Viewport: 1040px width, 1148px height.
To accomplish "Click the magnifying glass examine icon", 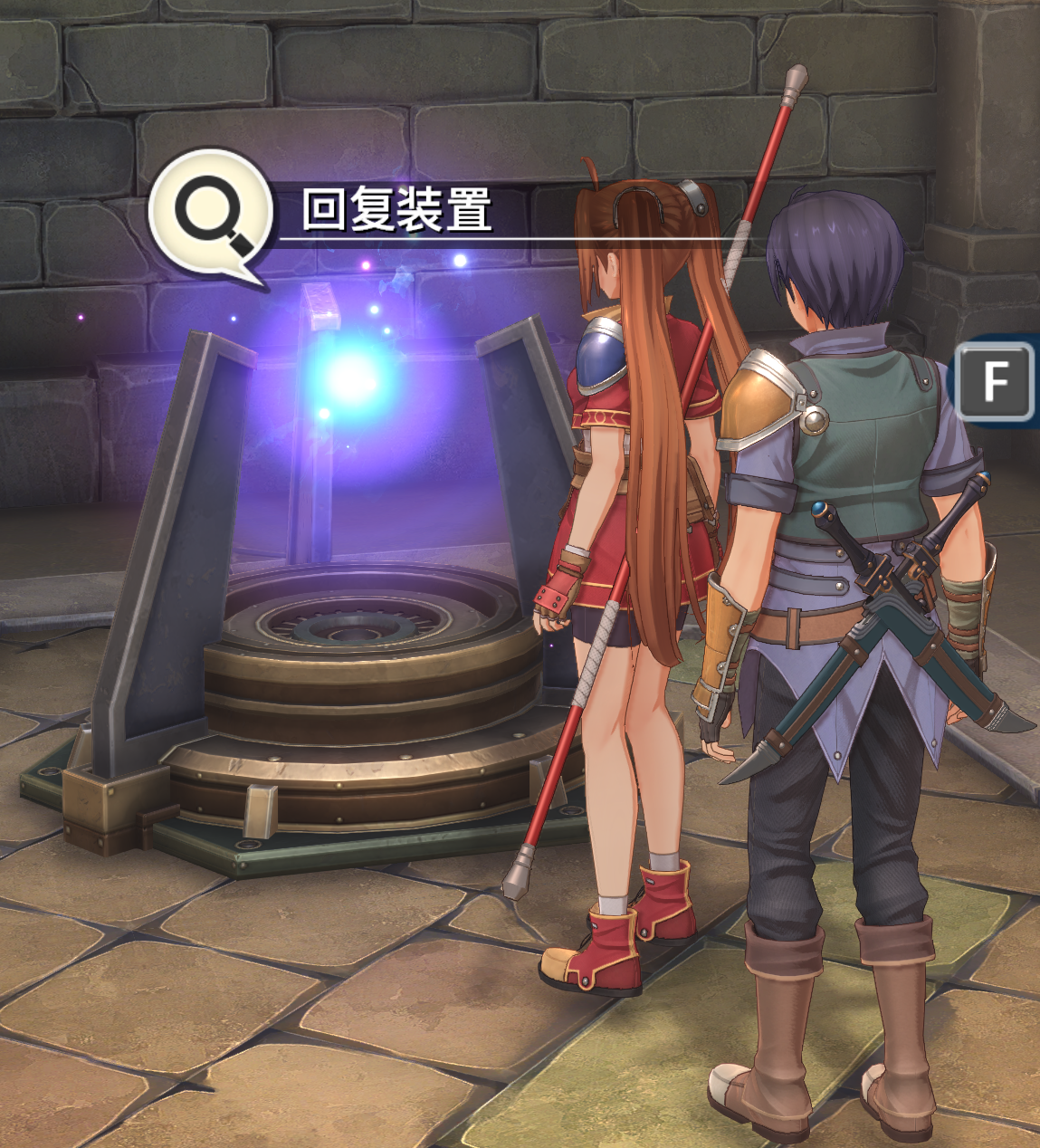I will pos(212,214).
